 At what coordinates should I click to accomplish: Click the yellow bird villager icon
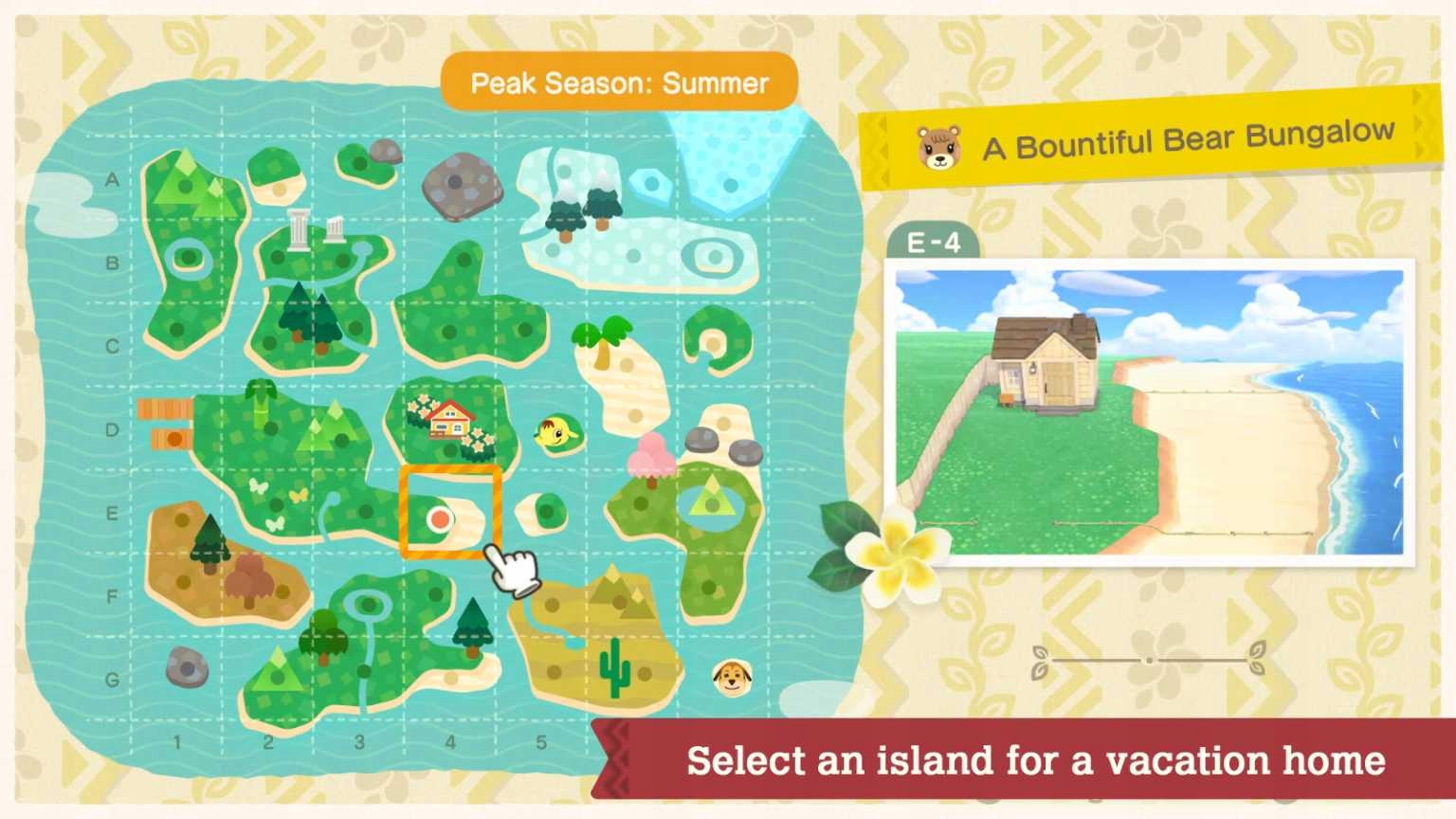[x=556, y=434]
